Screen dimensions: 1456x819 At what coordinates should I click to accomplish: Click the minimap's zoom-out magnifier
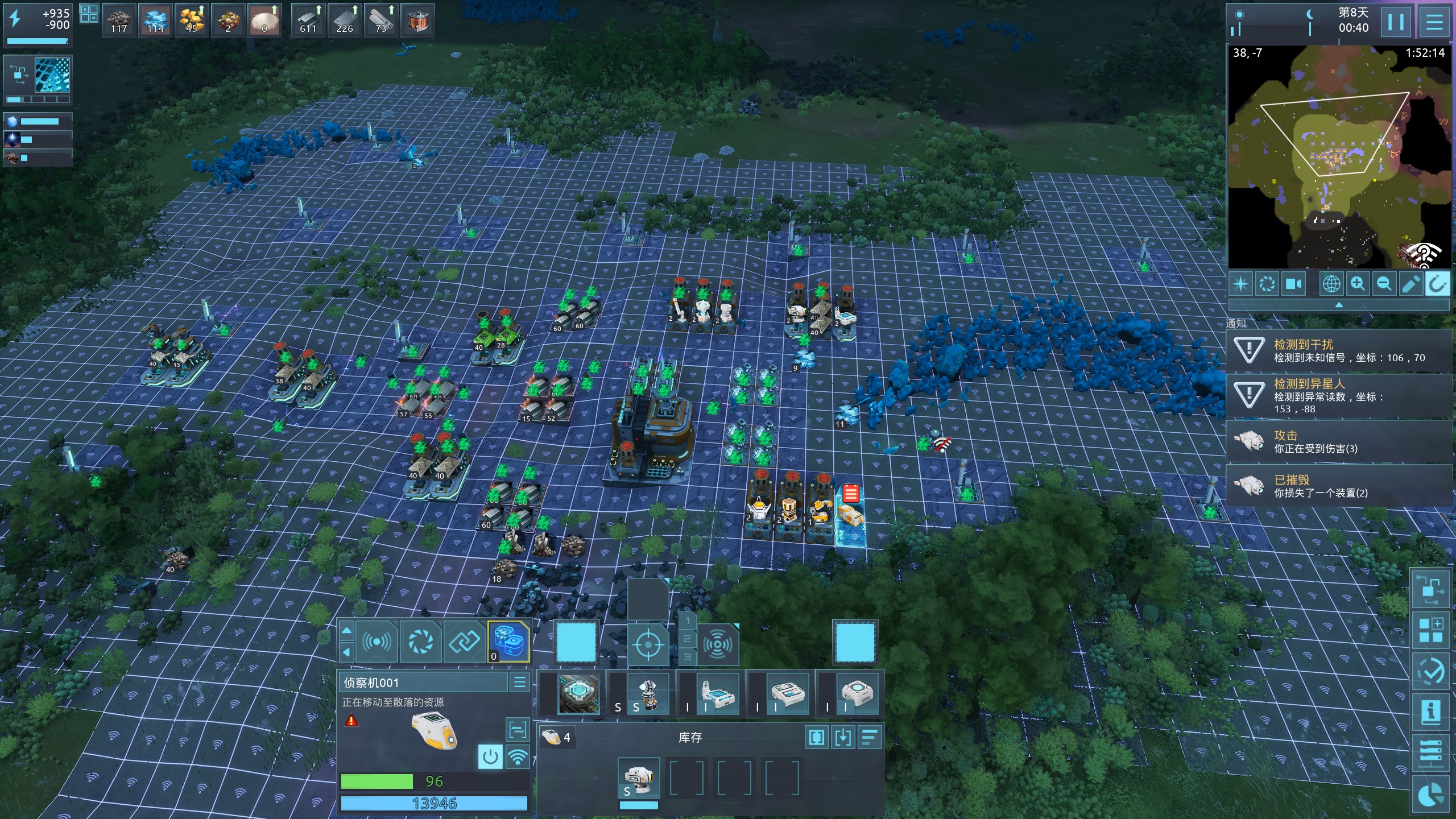pos(1384,284)
